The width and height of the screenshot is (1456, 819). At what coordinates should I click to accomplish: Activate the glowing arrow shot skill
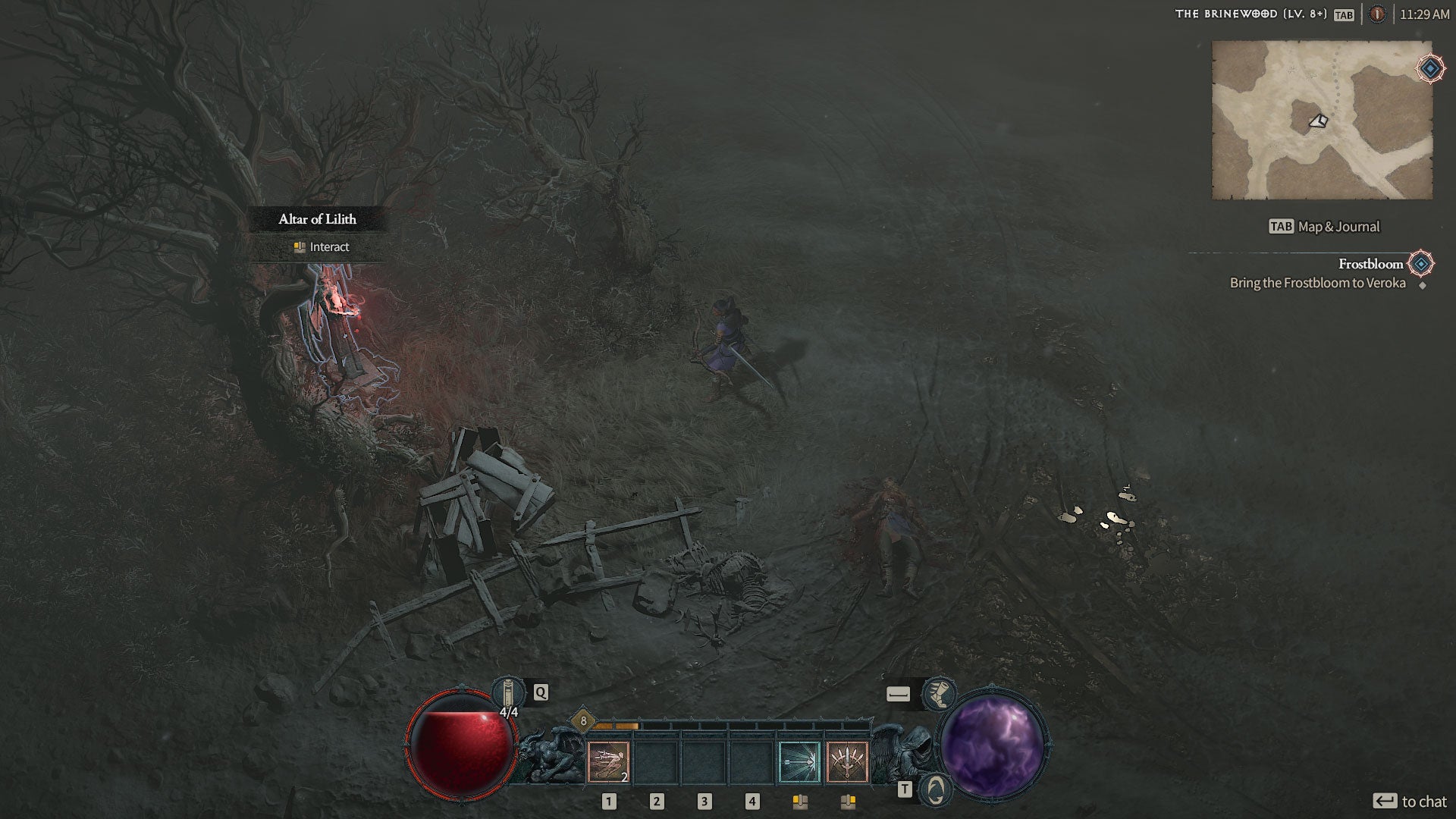pyautogui.click(x=799, y=761)
